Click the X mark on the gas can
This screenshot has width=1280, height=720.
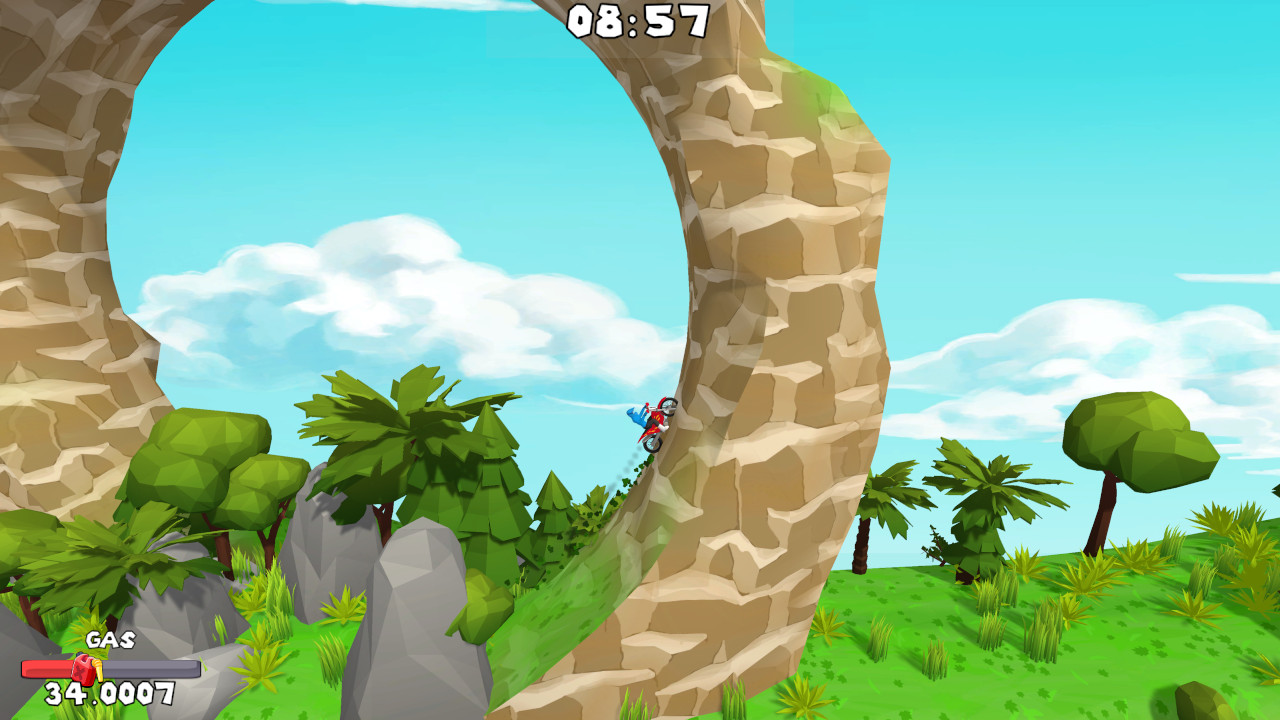click(78, 670)
